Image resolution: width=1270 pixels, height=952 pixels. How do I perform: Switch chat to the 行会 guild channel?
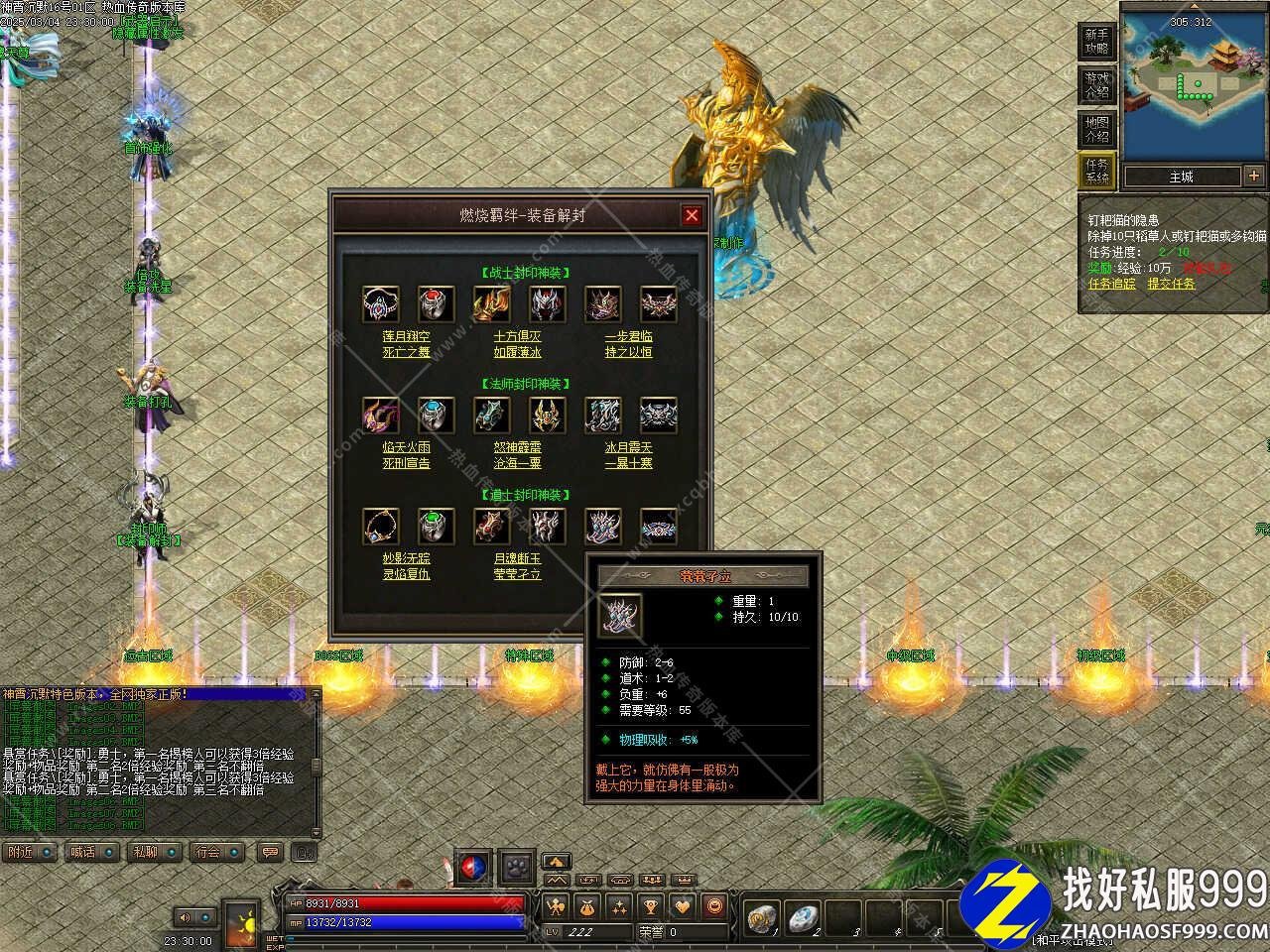click(207, 852)
